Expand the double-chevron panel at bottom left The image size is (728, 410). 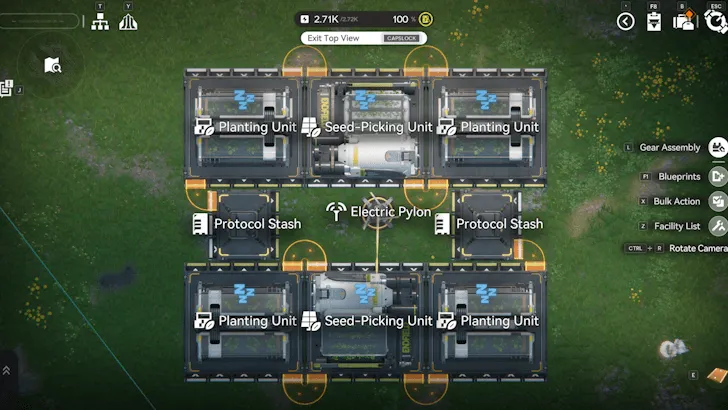coord(7,370)
